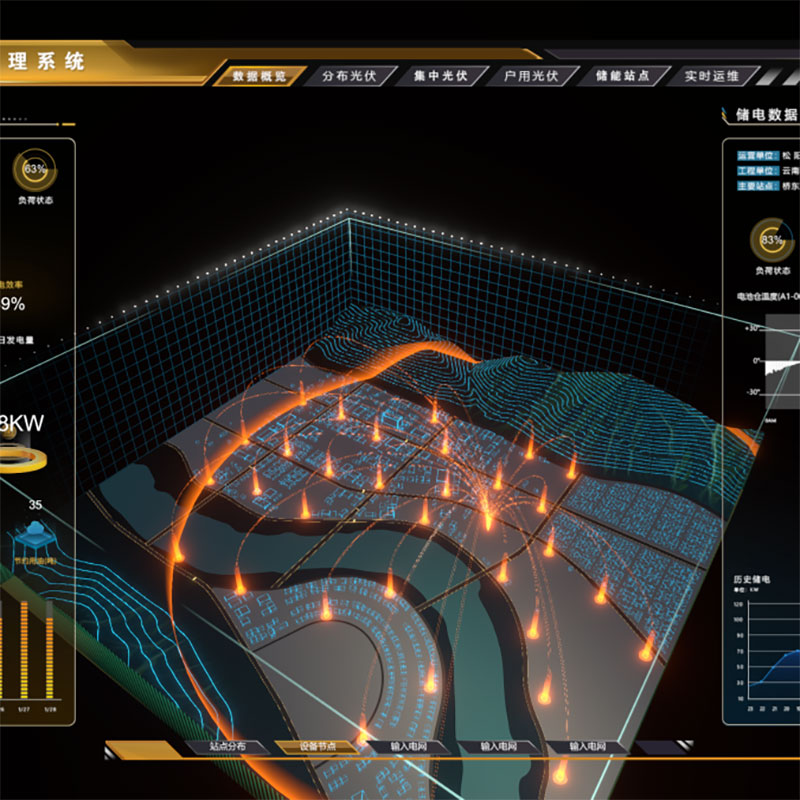
Task: Go to the 储能站点 tab
Action: (x=622, y=76)
